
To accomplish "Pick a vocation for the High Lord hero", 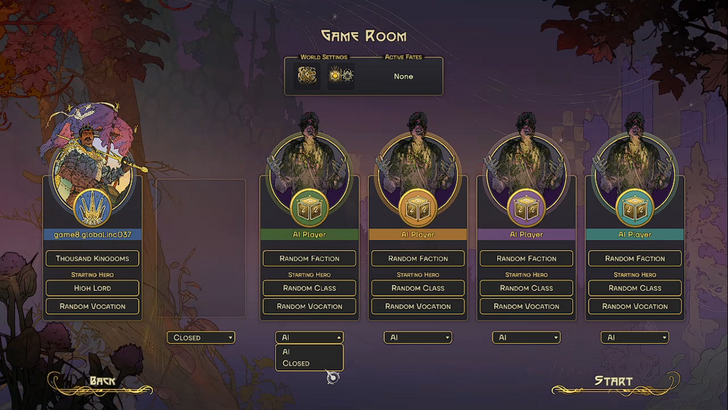I will pos(93,306).
